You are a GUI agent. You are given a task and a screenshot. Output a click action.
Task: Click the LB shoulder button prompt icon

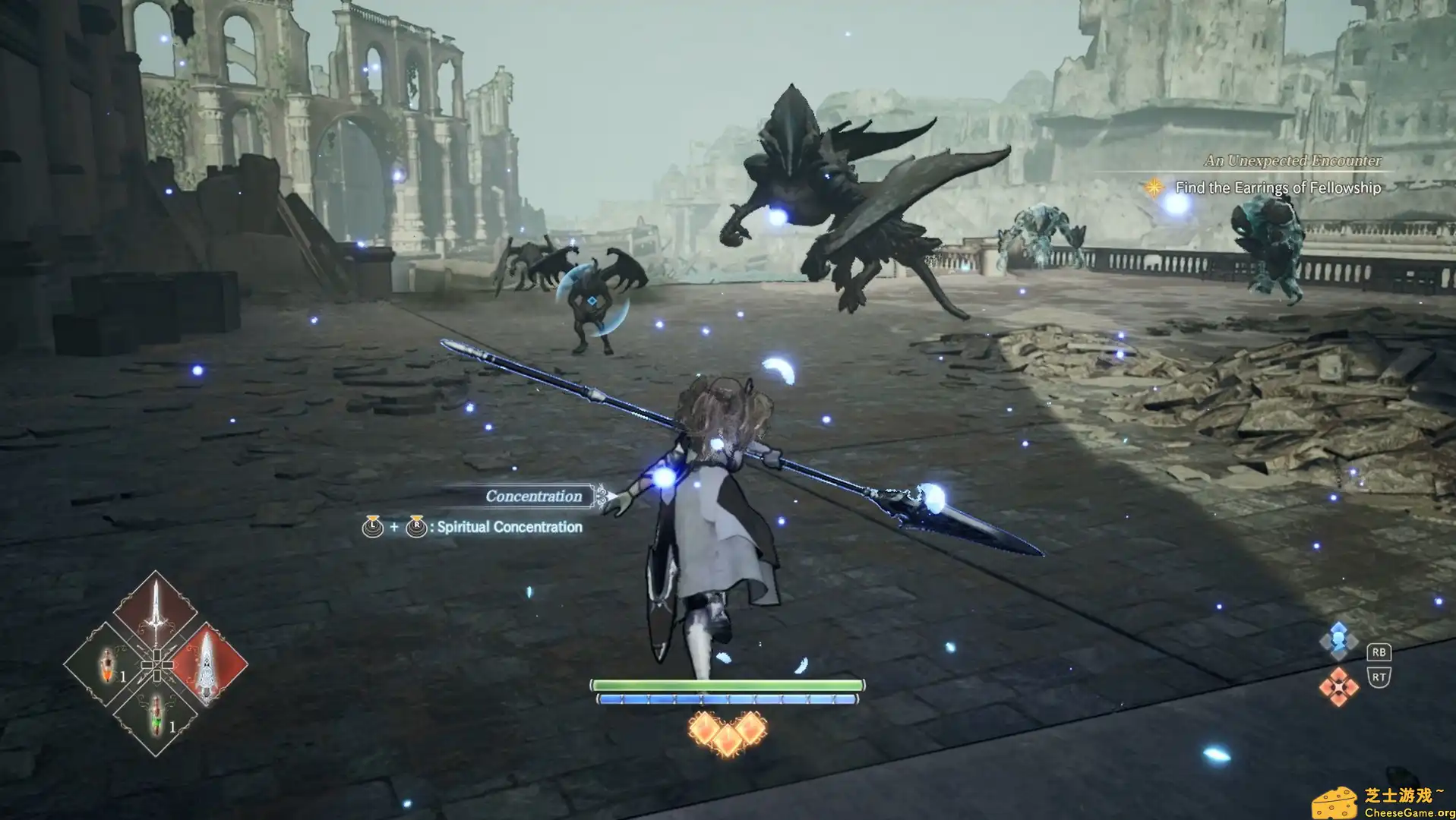[372, 527]
